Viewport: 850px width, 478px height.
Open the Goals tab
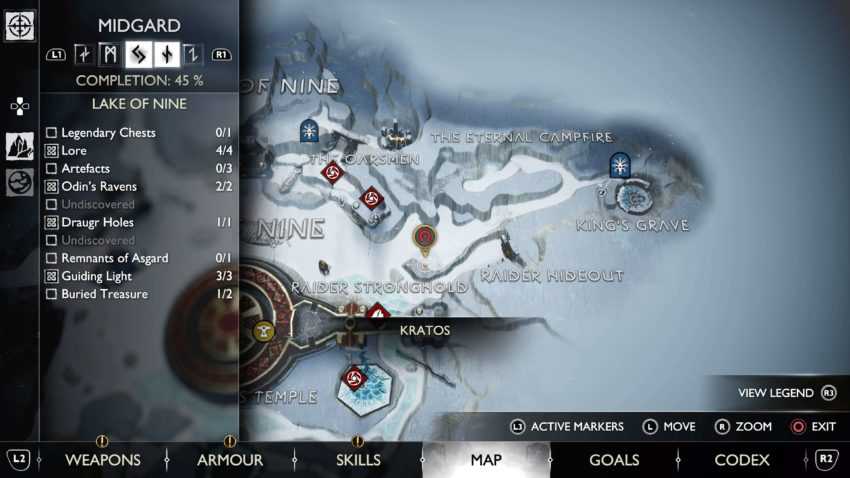pyautogui.click(x=614, y=460)
